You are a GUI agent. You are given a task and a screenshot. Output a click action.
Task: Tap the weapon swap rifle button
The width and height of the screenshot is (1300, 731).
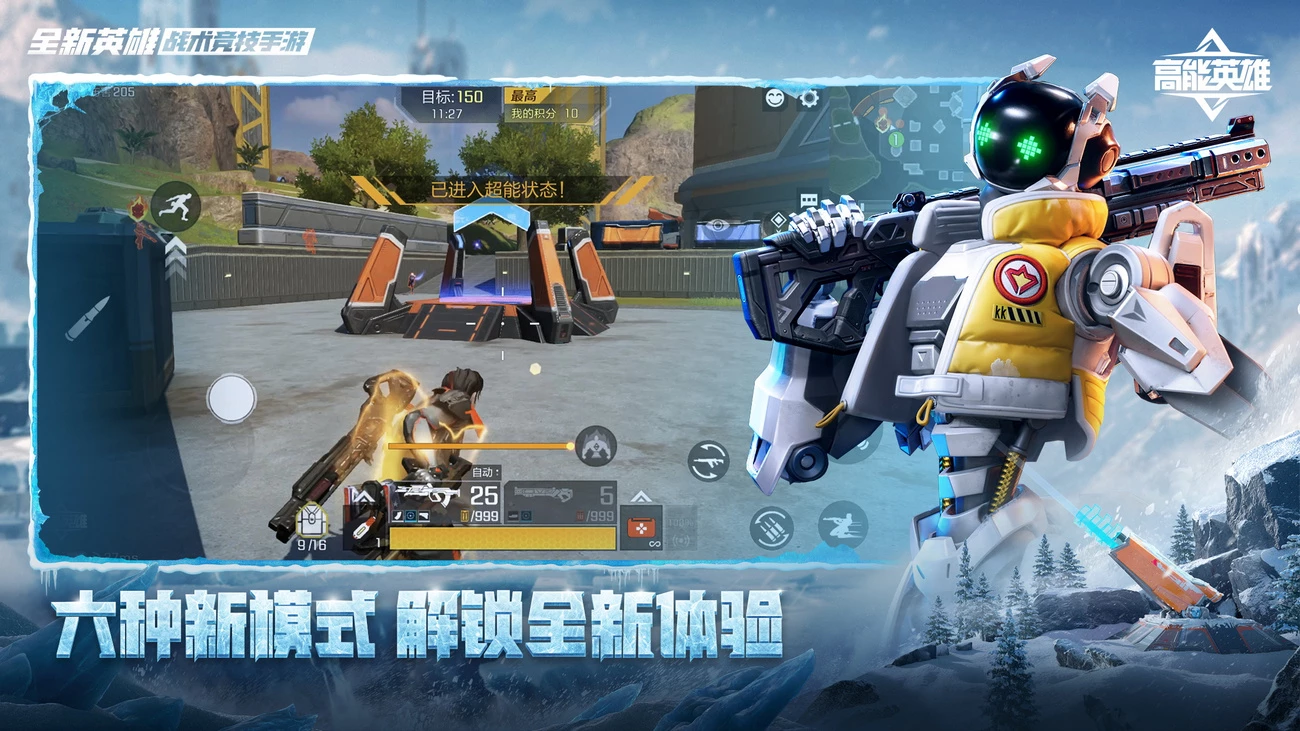coord(708,461)
